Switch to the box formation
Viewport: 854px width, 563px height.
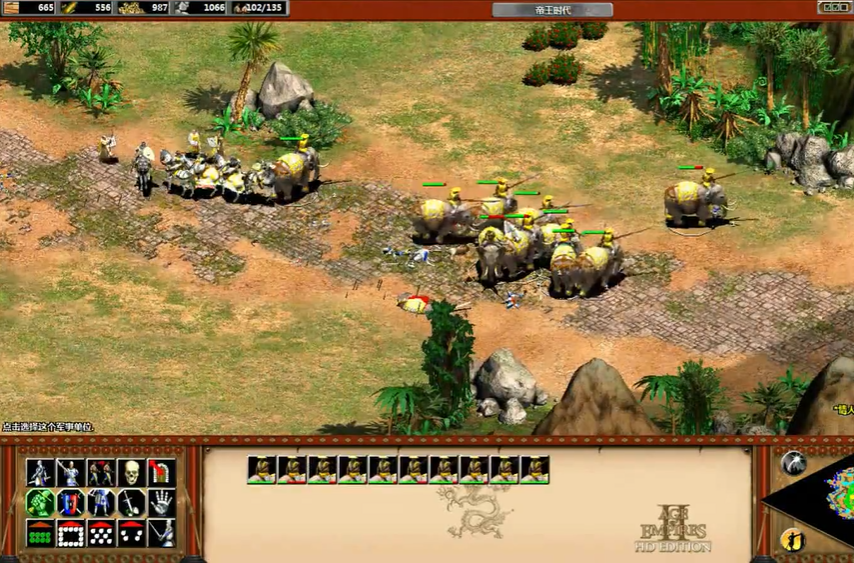tap(70, 534)
